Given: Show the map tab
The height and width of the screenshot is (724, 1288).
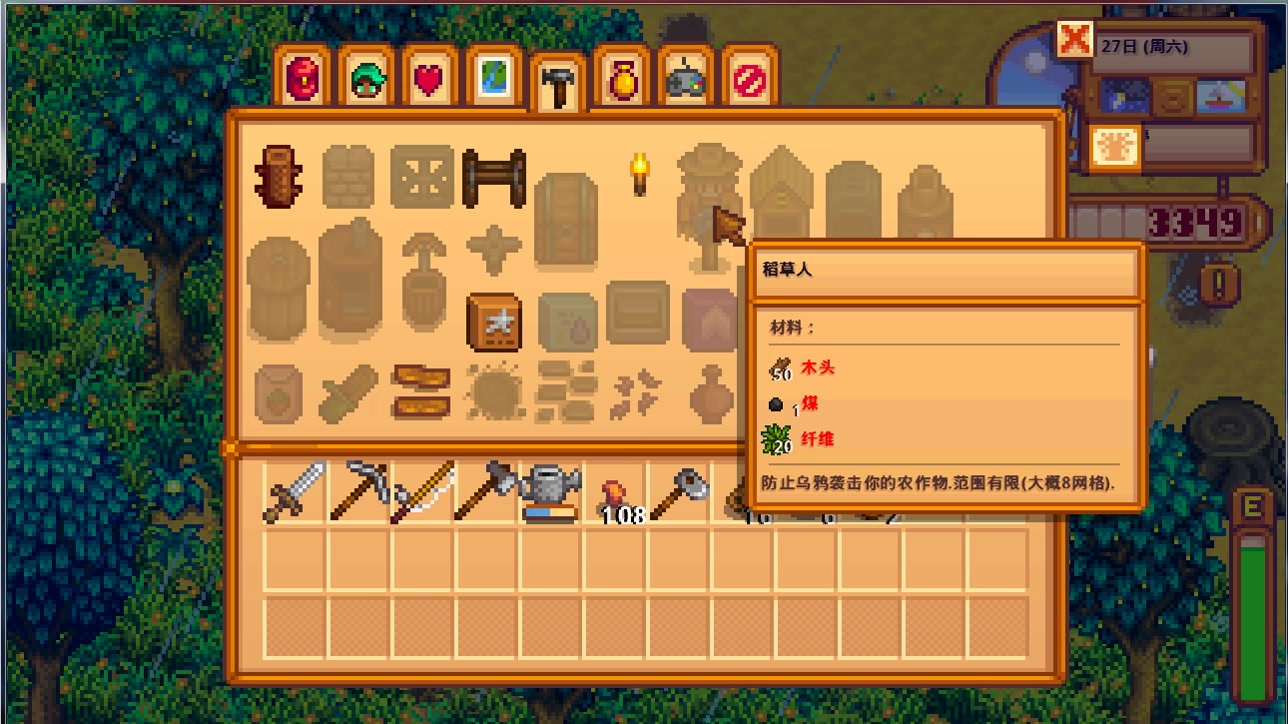Looking at the screenshot, I should point(494,78).
